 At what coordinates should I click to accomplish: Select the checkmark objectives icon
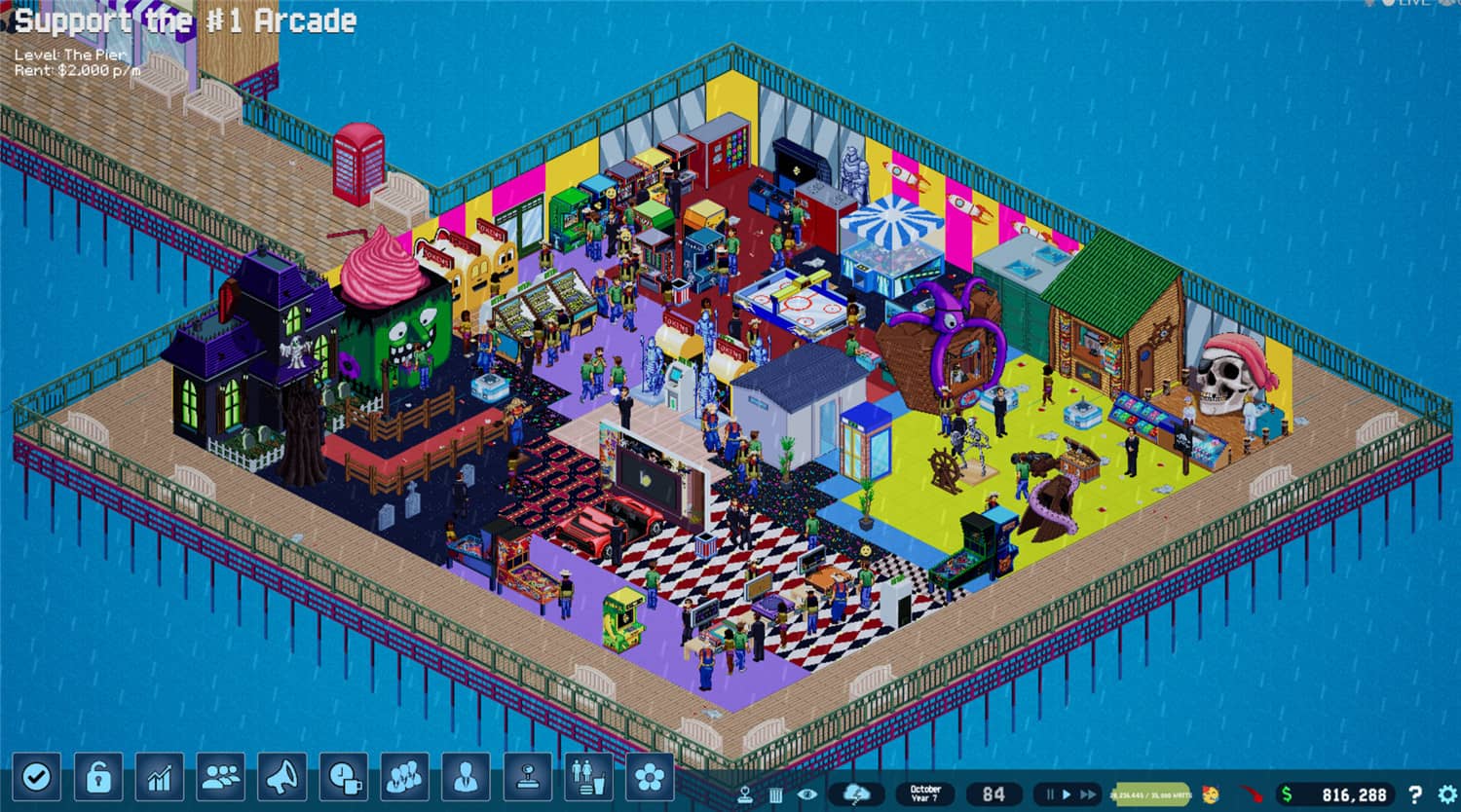(37, 776)
